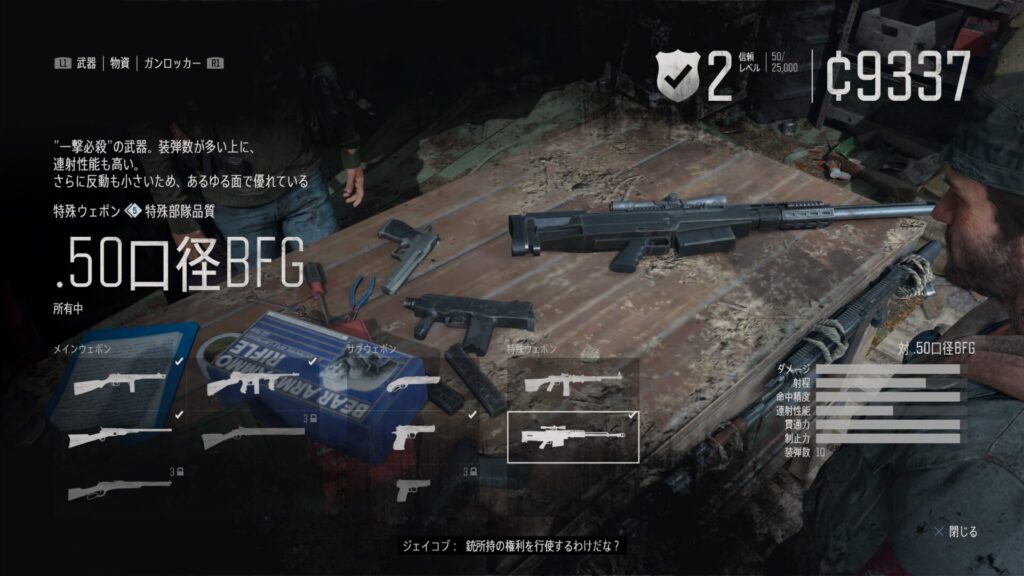The height and width of the screenshot is (576, 1024).
Task: Choose the light machine gun above the sniper rifle
Action: [573, 383]
